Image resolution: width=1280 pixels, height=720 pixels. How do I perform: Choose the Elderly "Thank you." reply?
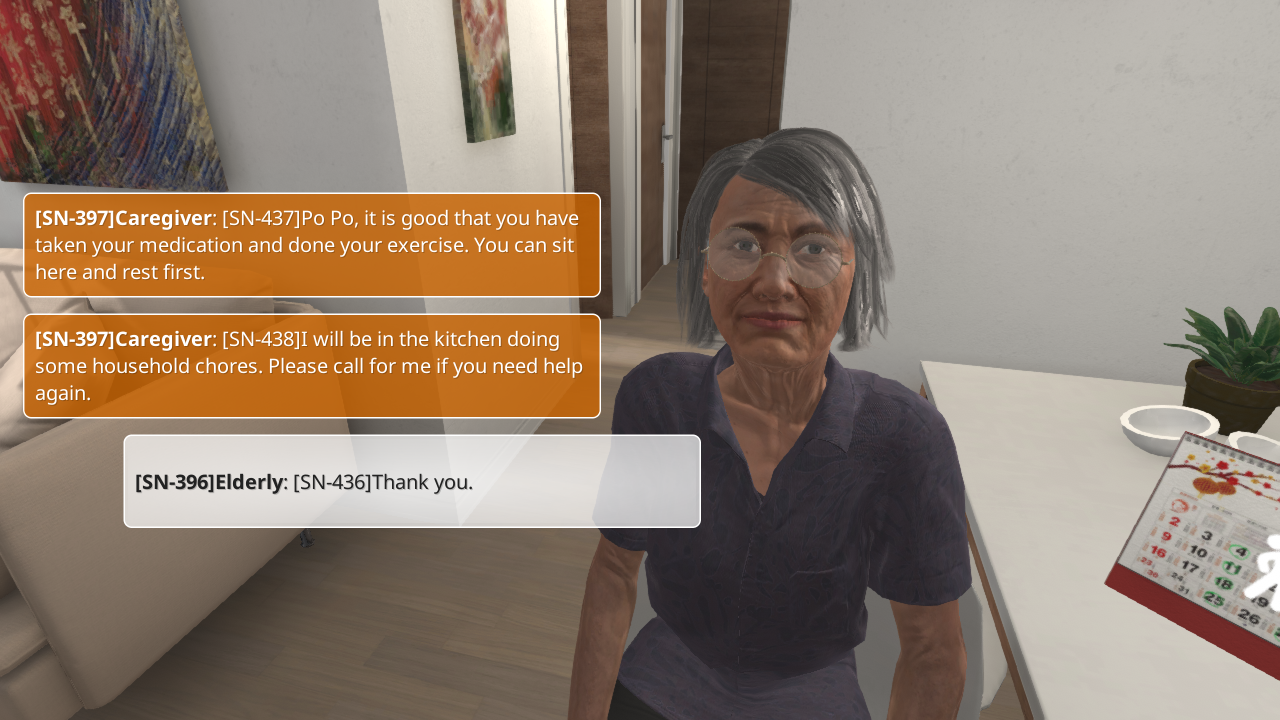pos(411,481)
